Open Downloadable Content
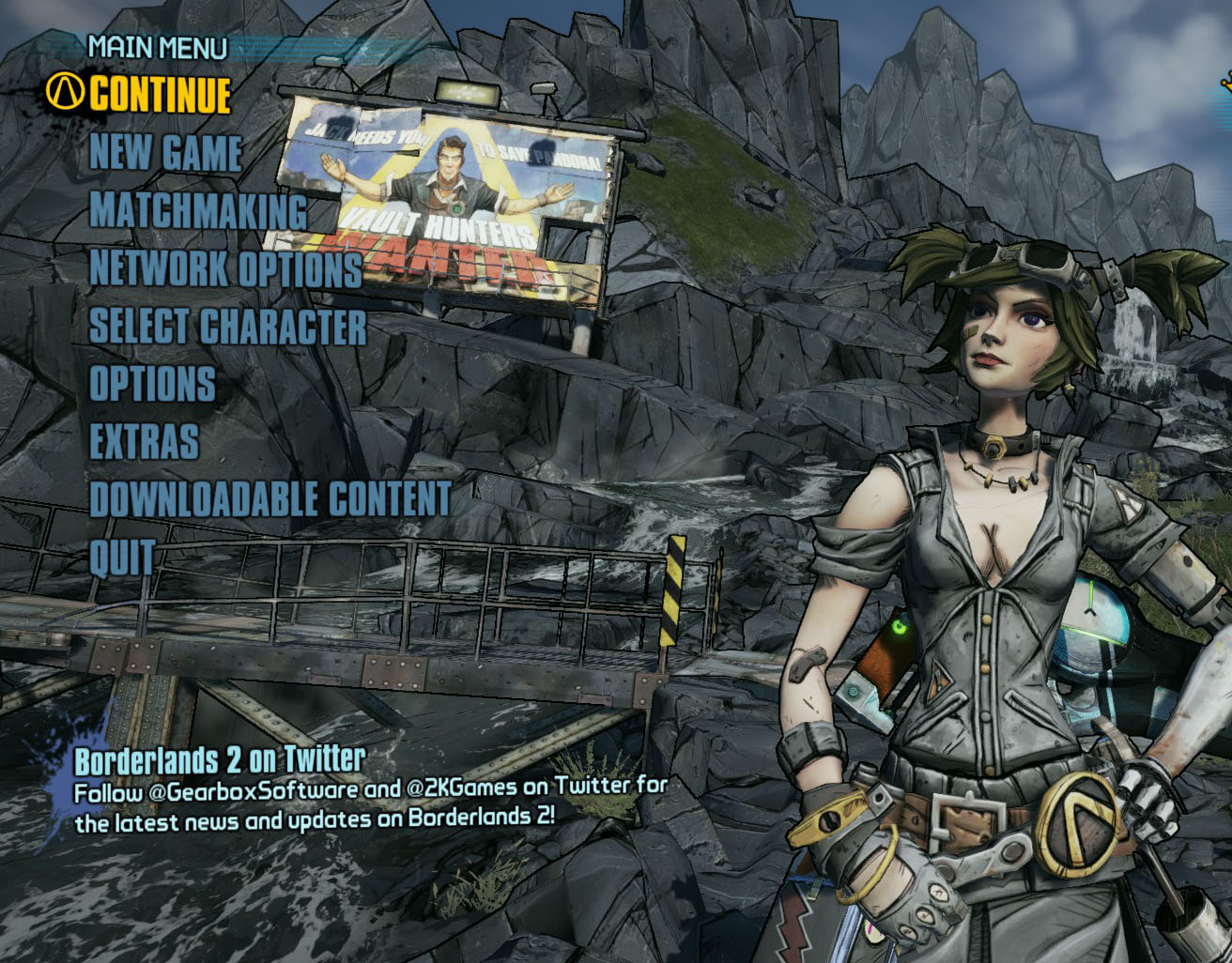 pyautogui.click(x=270, y=499)
